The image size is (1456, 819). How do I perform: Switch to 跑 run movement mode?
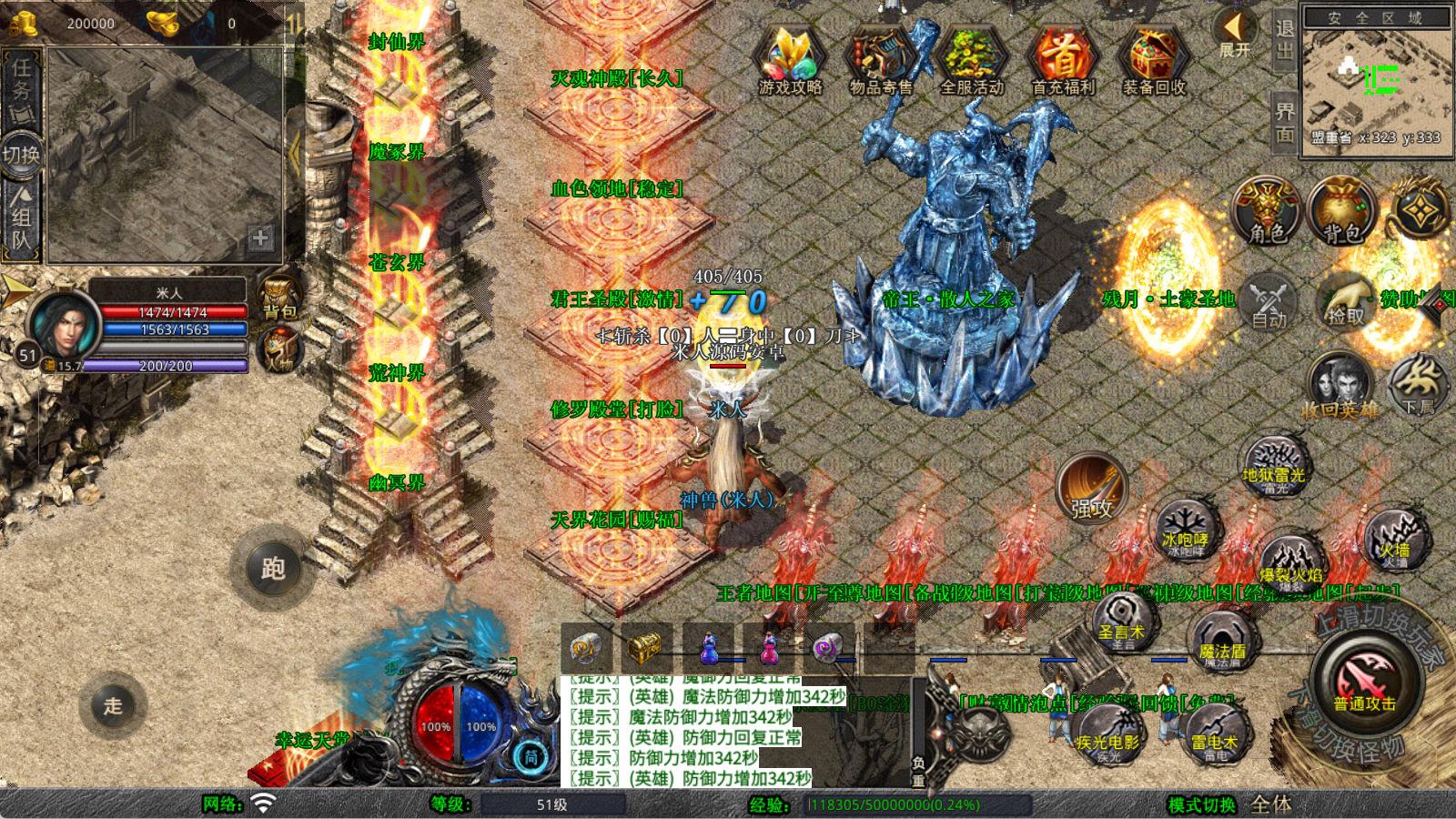(273, 569)
